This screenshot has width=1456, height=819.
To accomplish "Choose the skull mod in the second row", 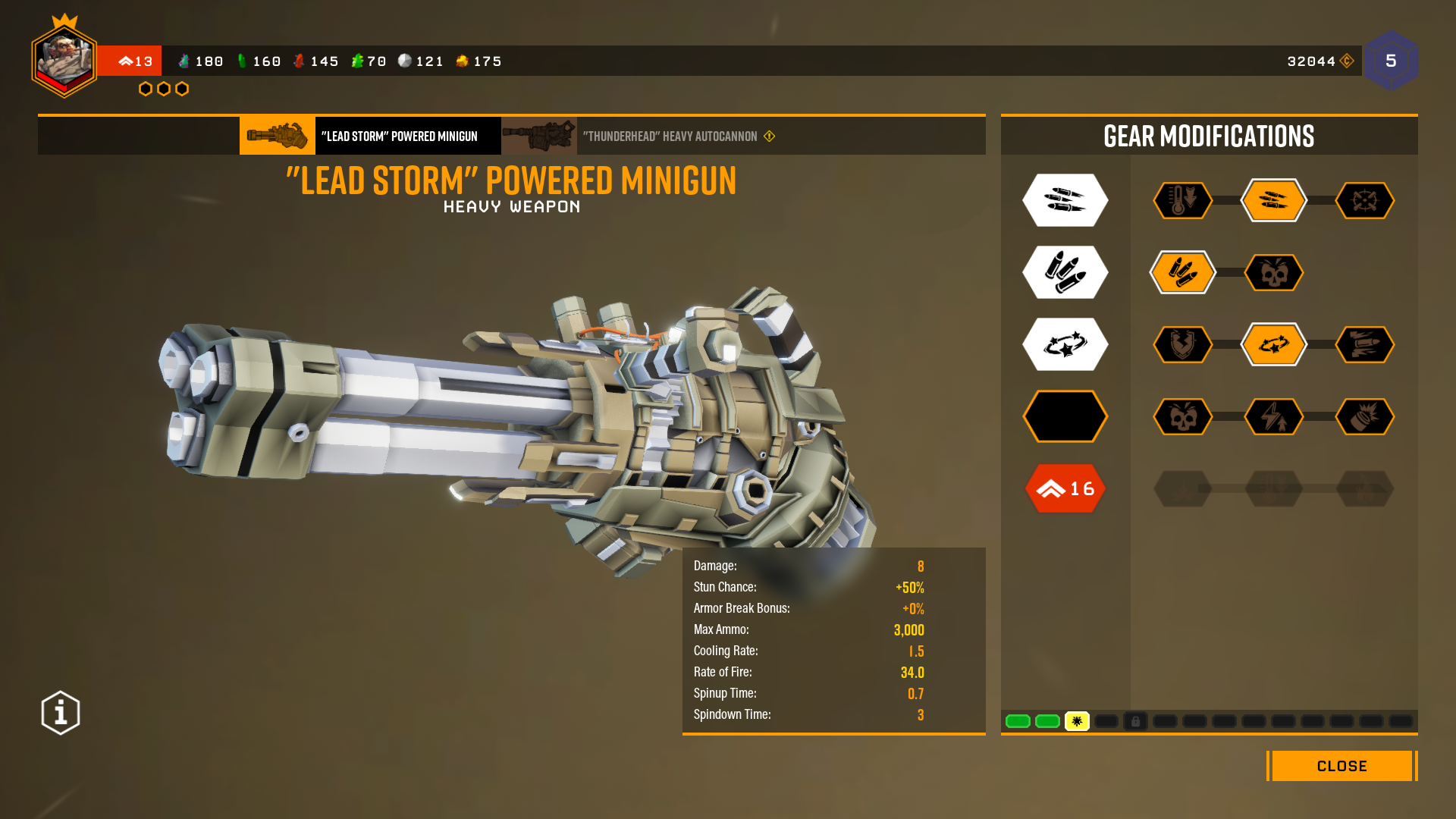I will [x=1273, y=272].
